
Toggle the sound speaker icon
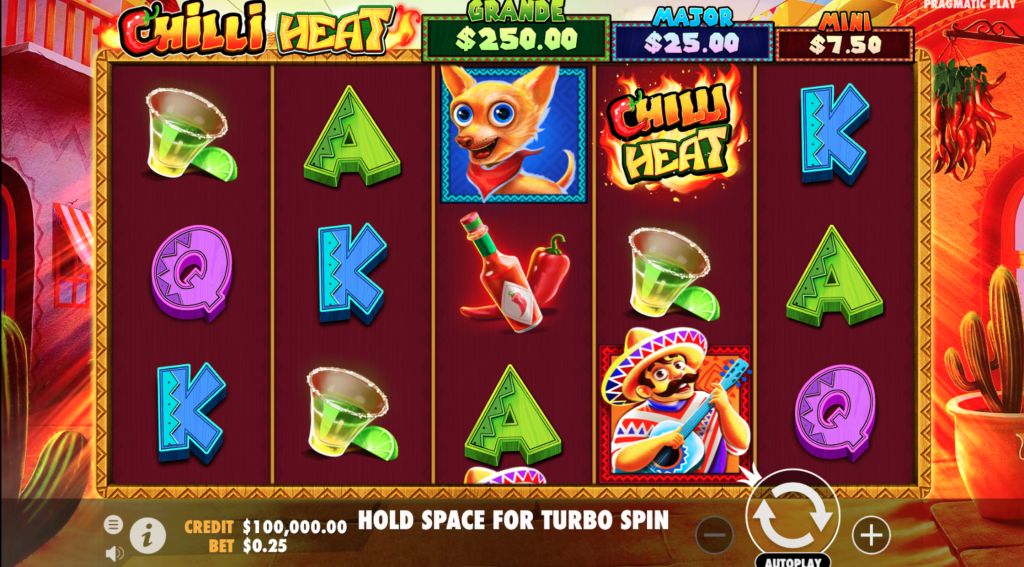114,551
